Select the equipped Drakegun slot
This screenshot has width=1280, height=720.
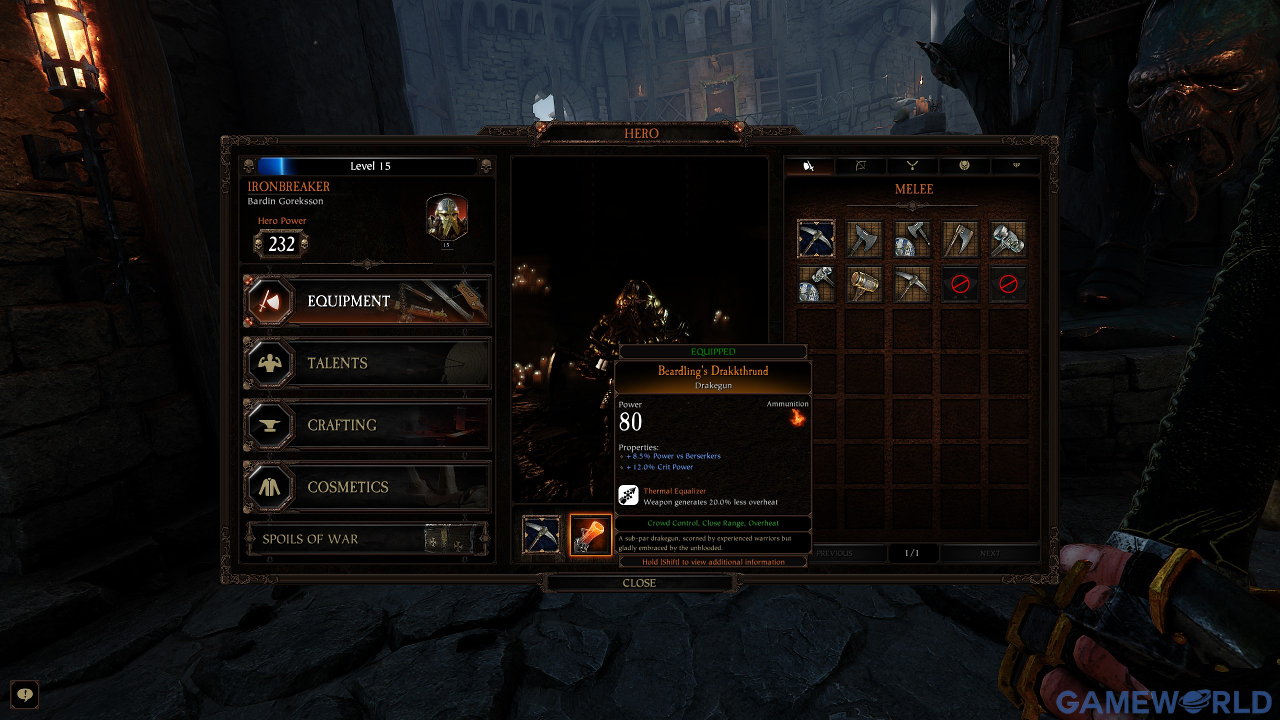590,535
